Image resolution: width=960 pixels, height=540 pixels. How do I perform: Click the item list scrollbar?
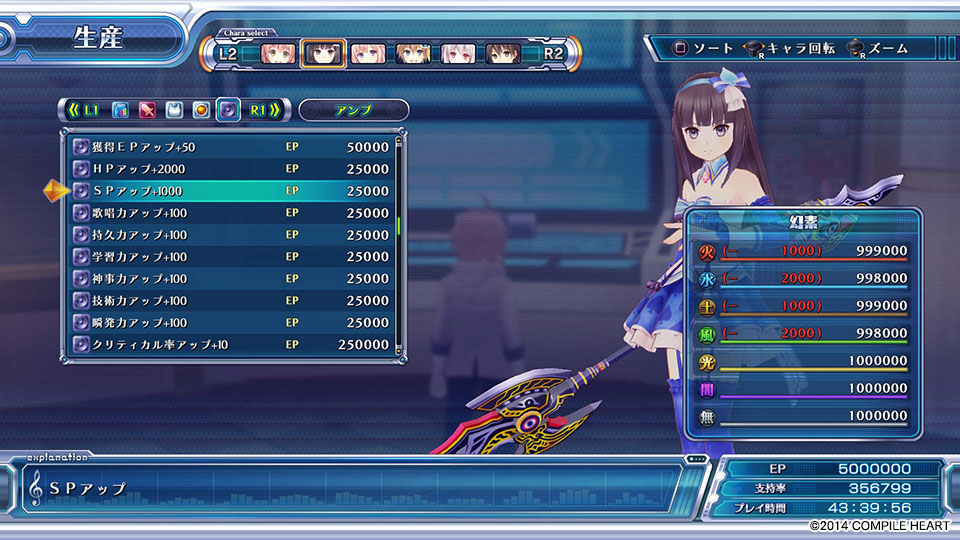(x=398, y=225)
